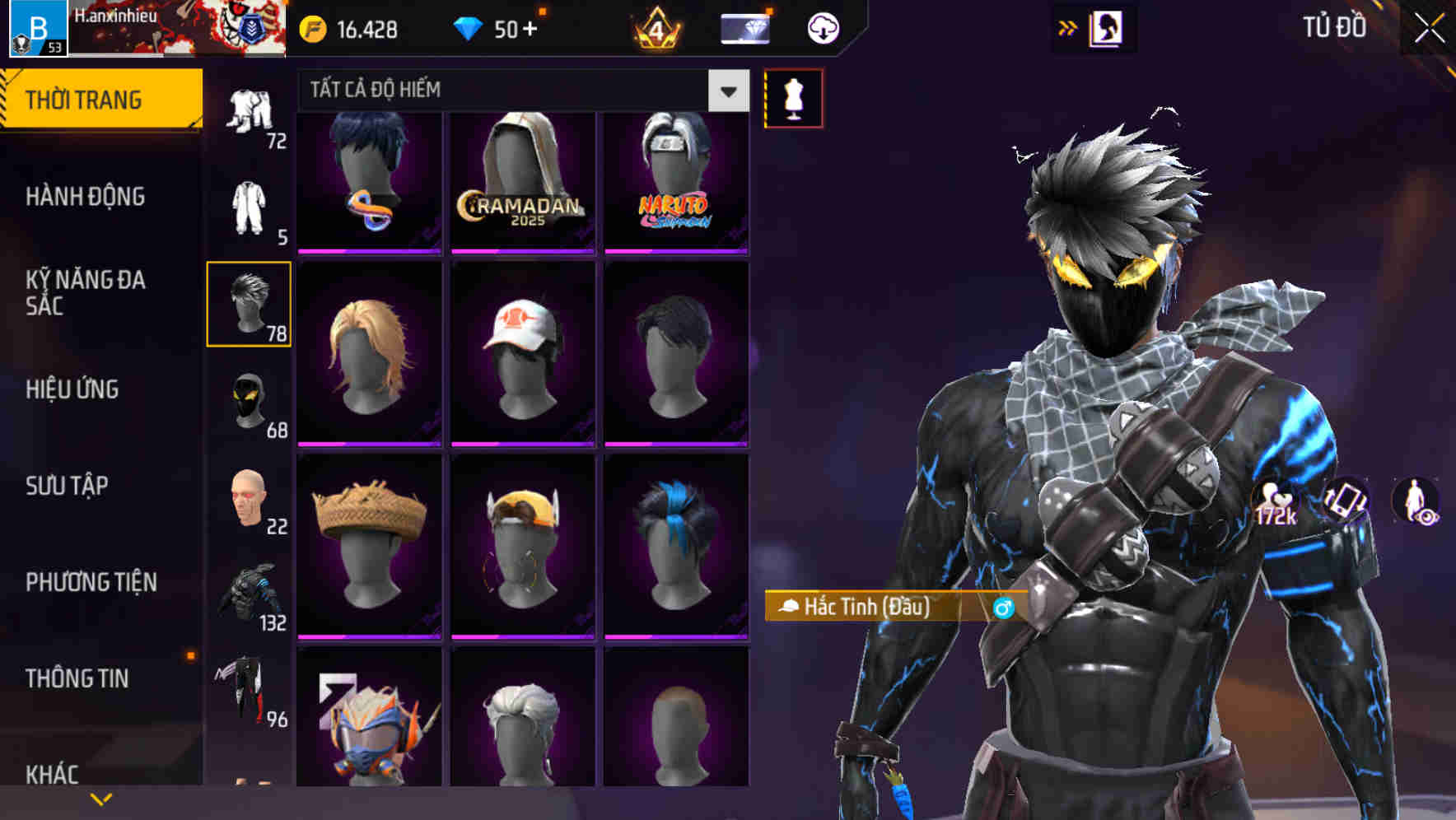This screenshot has width=1456, height=820.
Task: Click the 50+ diamond balance to top up
Action: pos(502,27)
